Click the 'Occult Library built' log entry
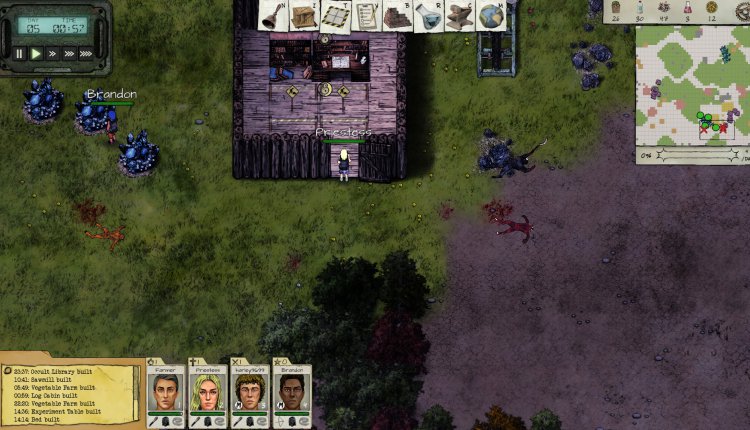The height and width of the screenshot is (430, 750). click(x=60, y=370)
